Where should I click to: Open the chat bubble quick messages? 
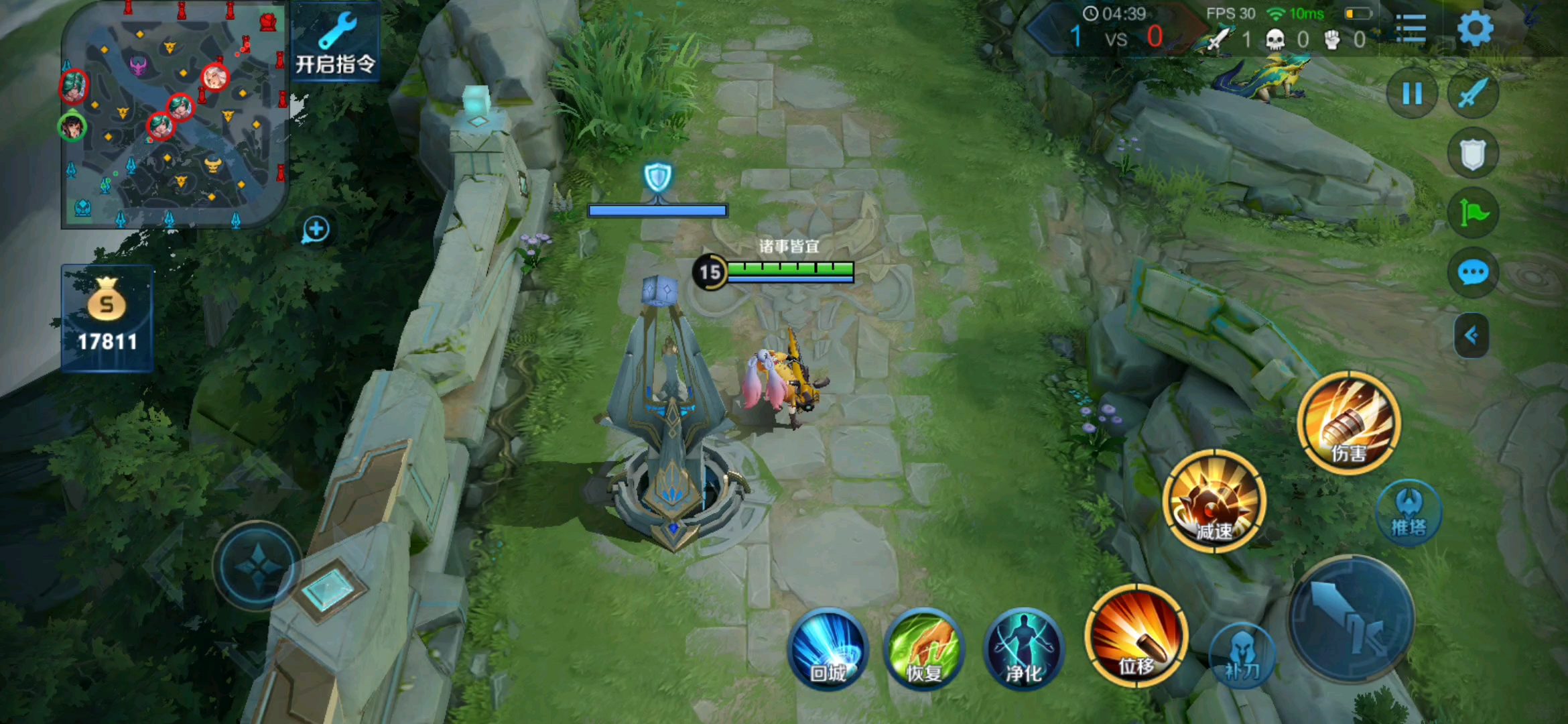coord(1472,273)
